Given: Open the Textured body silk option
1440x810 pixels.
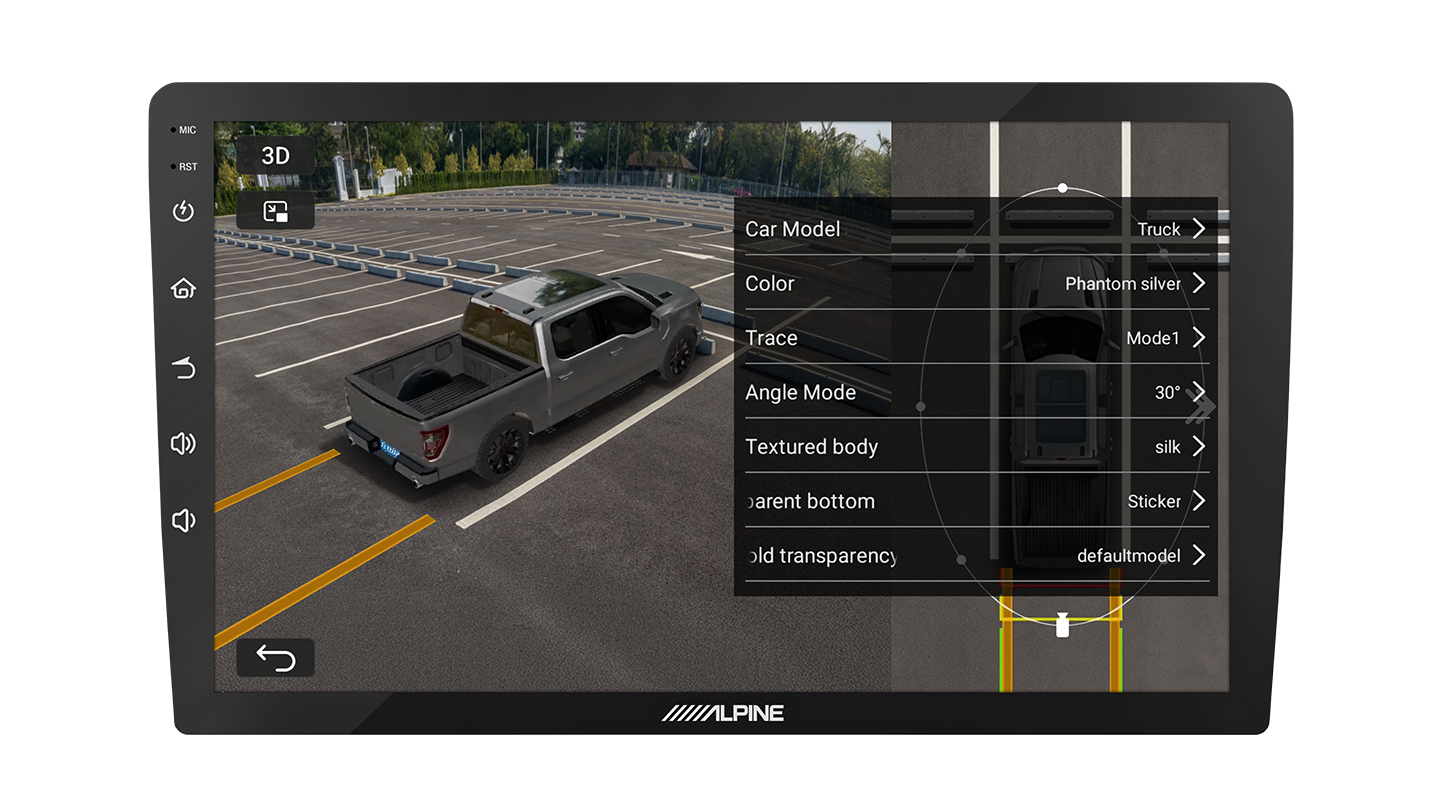Looking at the screenshot, I should tap(975, 447).
